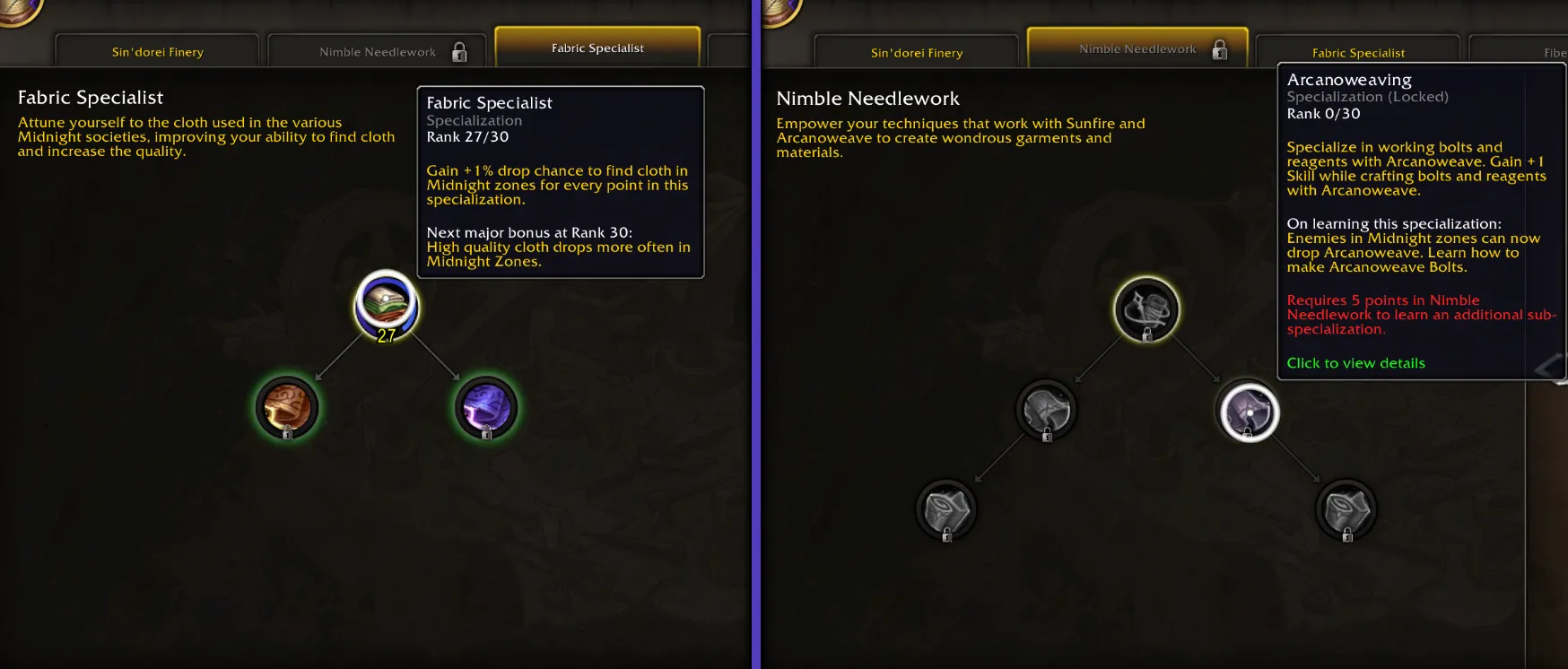Select the purple swirl node in Fabric Specialist tree
The height and width of the screenshot is (669, 1568).
pos(484,405)
